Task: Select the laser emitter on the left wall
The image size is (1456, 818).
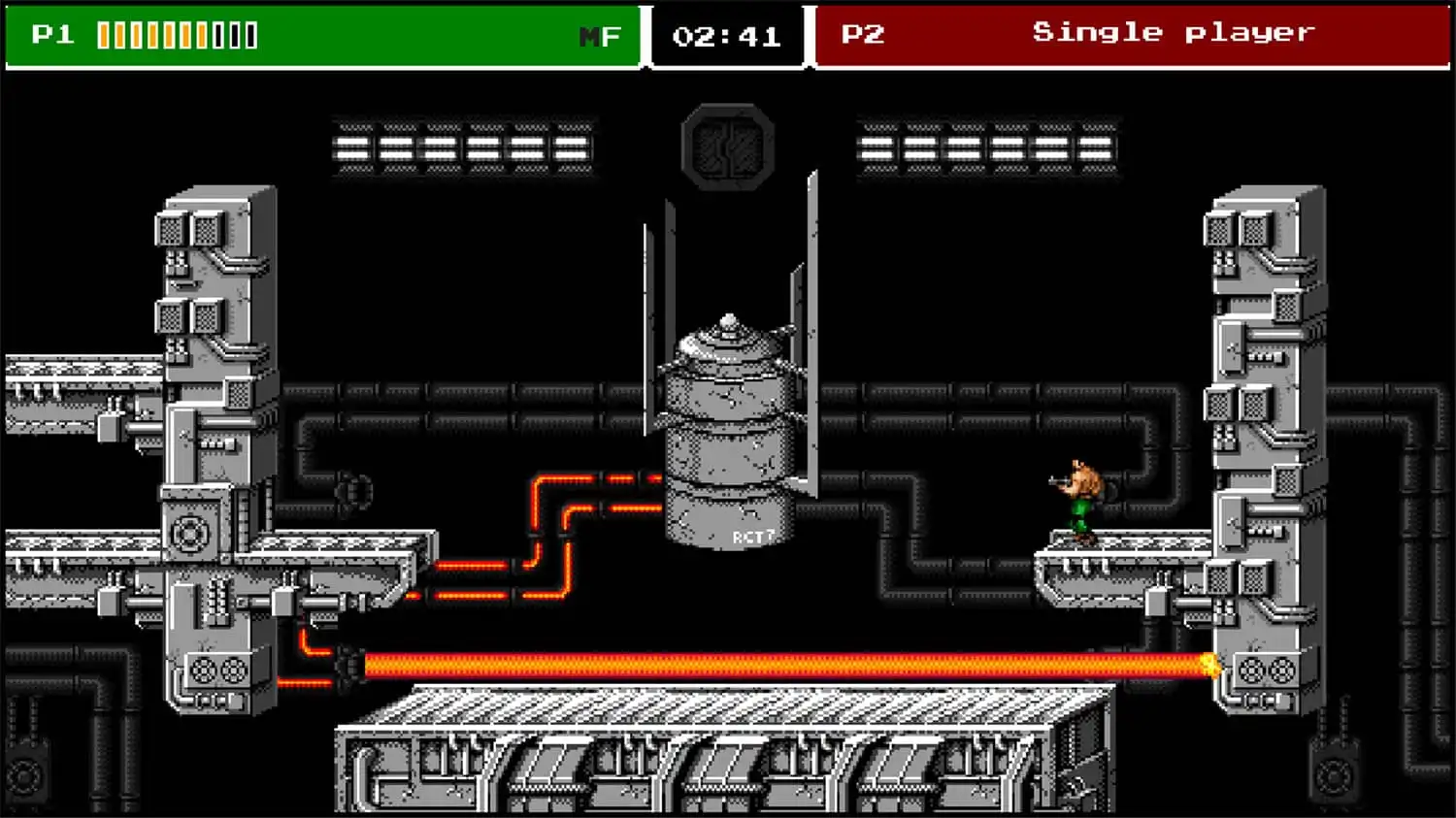Action: coord(349,665)
